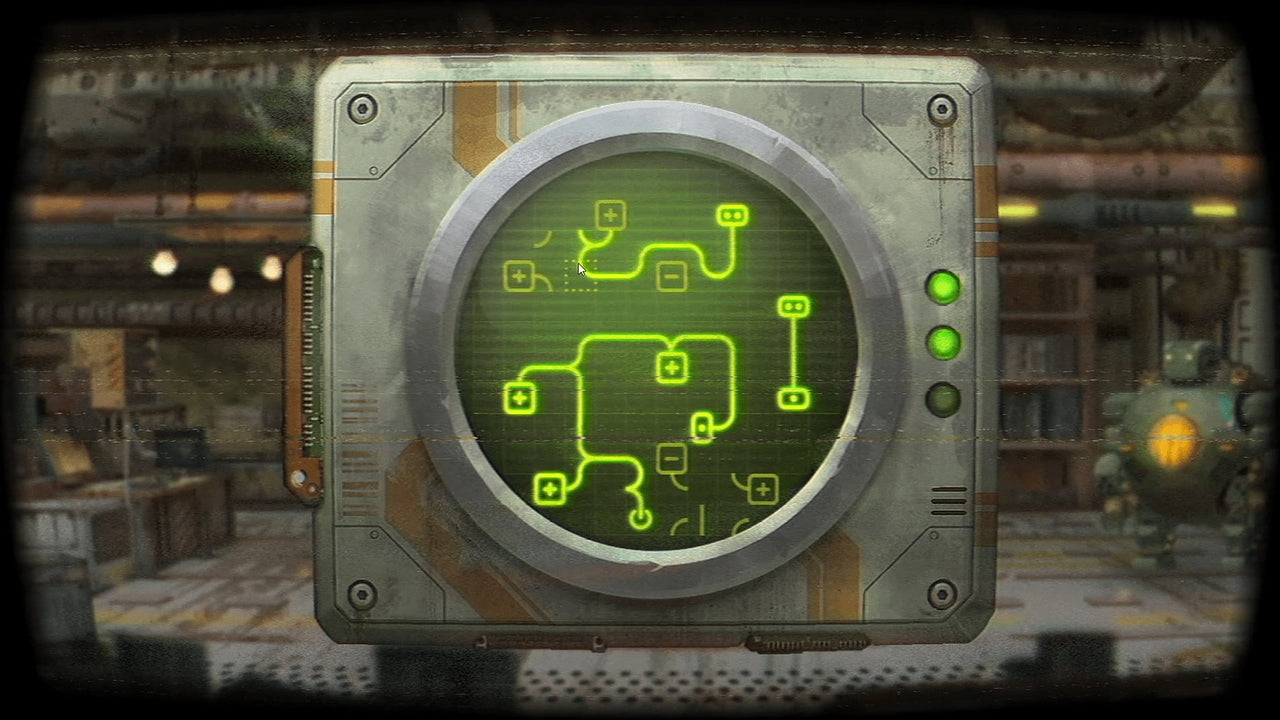1280x720 pixels.
Task: Click the vertical wire connecting the two right terminals
Action: coord(792,352)
